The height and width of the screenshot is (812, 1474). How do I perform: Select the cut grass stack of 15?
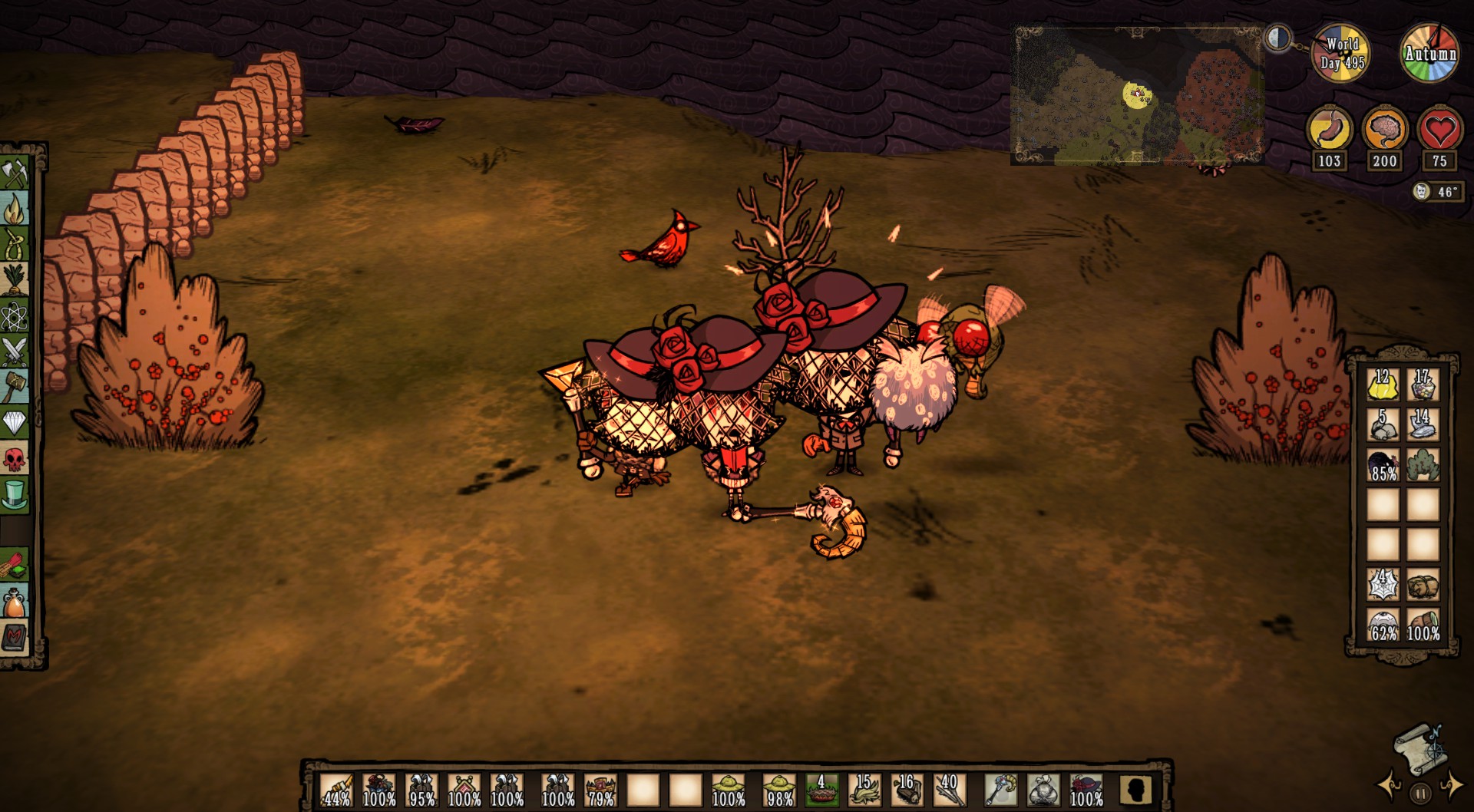coord(864,790)
